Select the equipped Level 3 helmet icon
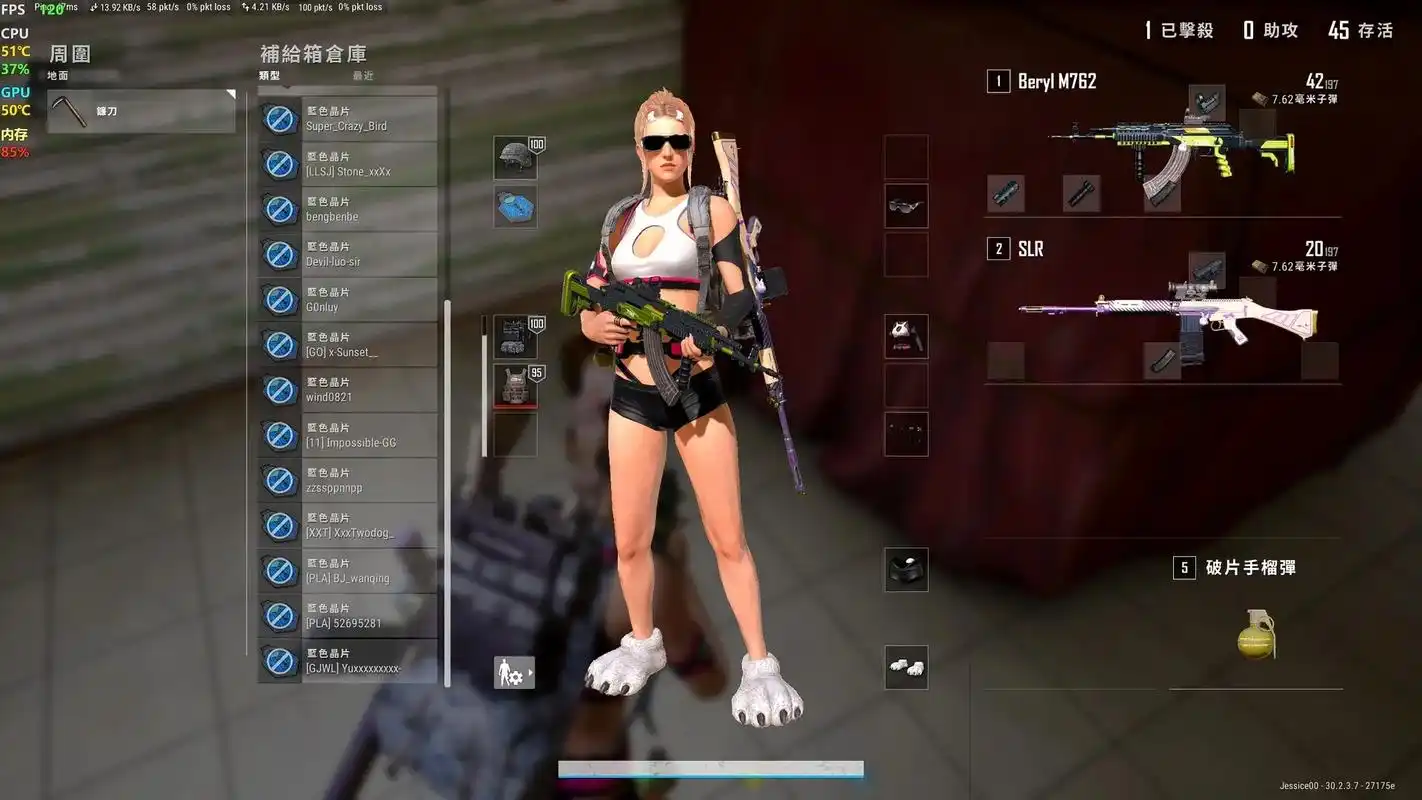The image size is (1422, 800). pos(513,158)
